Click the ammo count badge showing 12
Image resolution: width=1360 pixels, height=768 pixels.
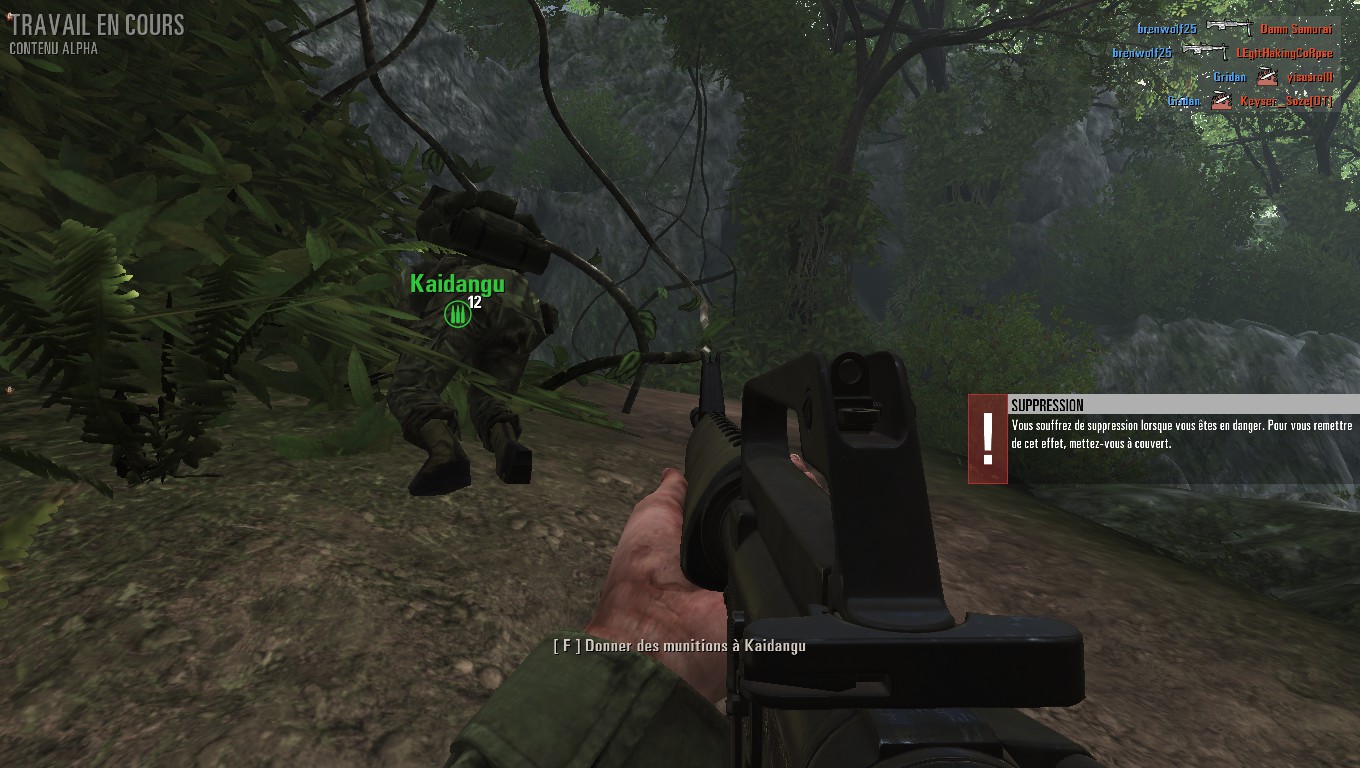coord(474,304)
